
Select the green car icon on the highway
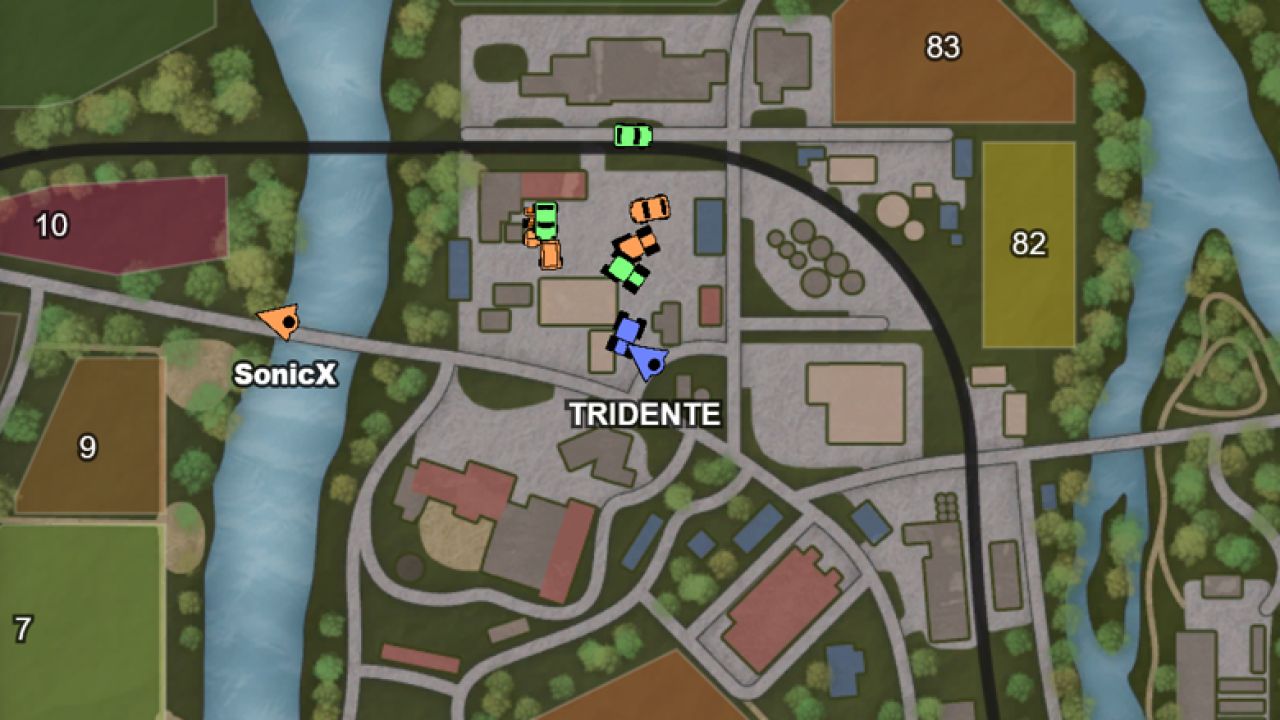point(633,134)
